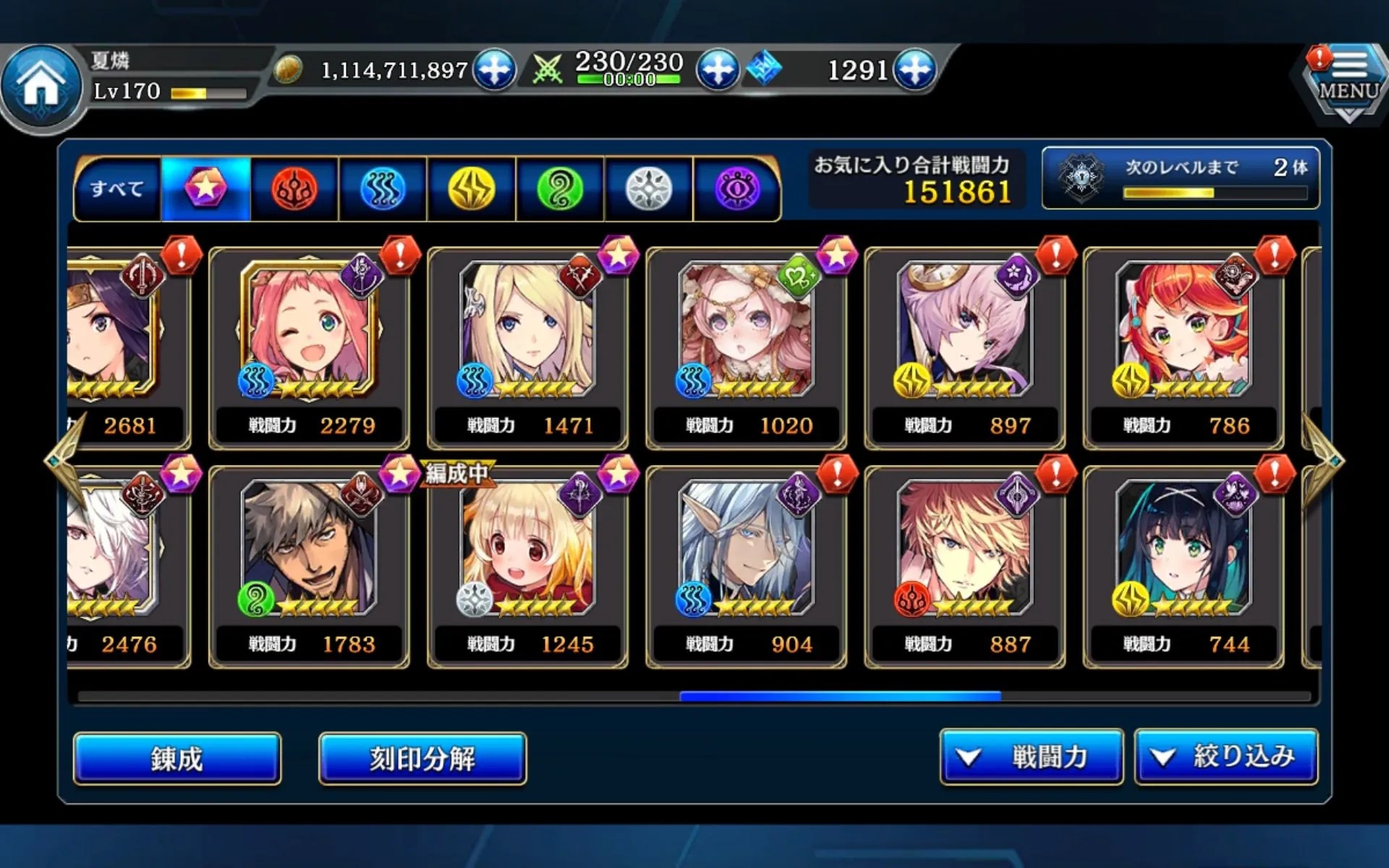Image resolution: width=1389 pixels, height=868 pixels.
Task: Filter by green wind element
Action: click(x=560, y=189)
